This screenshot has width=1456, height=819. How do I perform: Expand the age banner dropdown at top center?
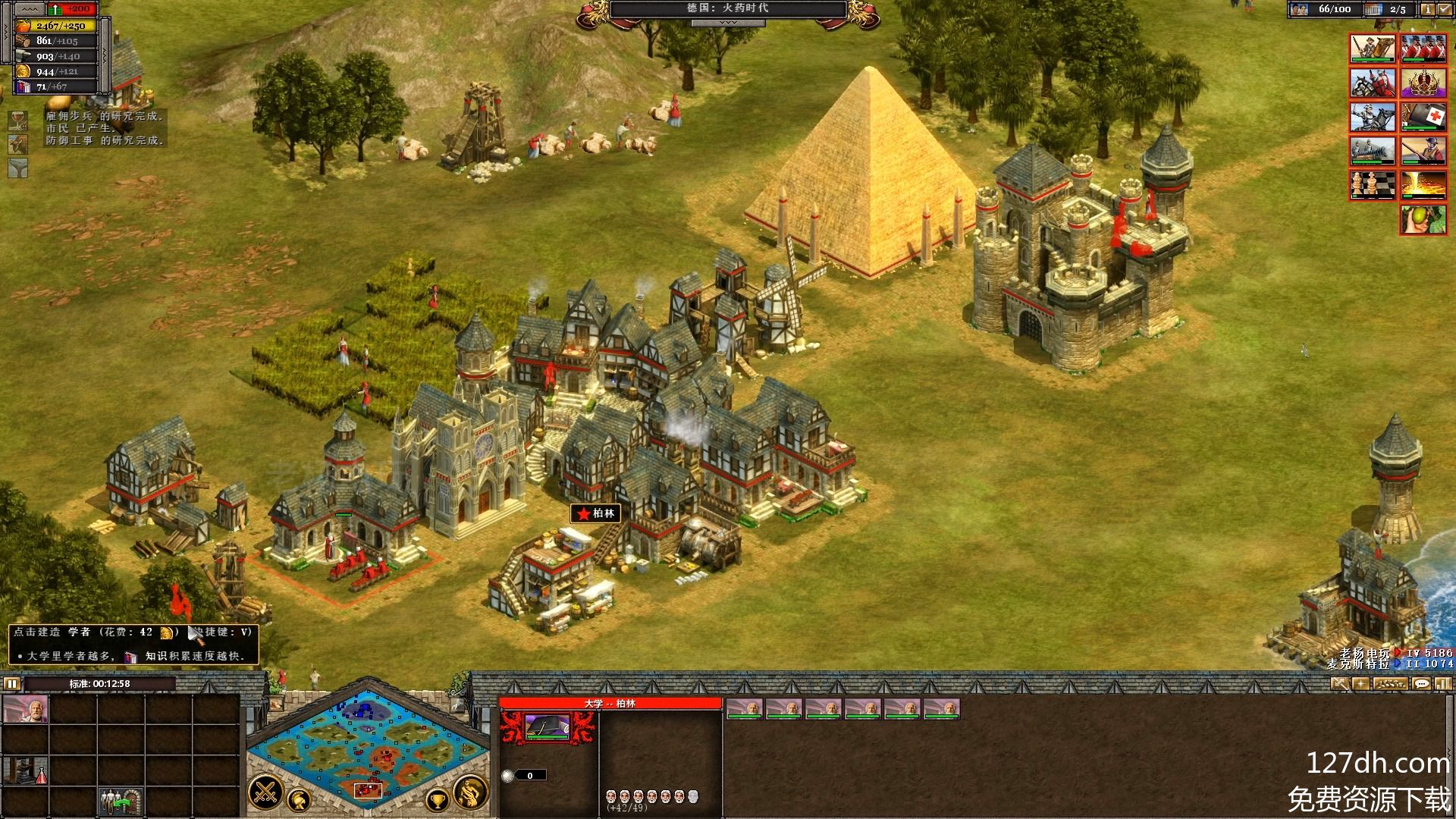click(x=727, y=24)
